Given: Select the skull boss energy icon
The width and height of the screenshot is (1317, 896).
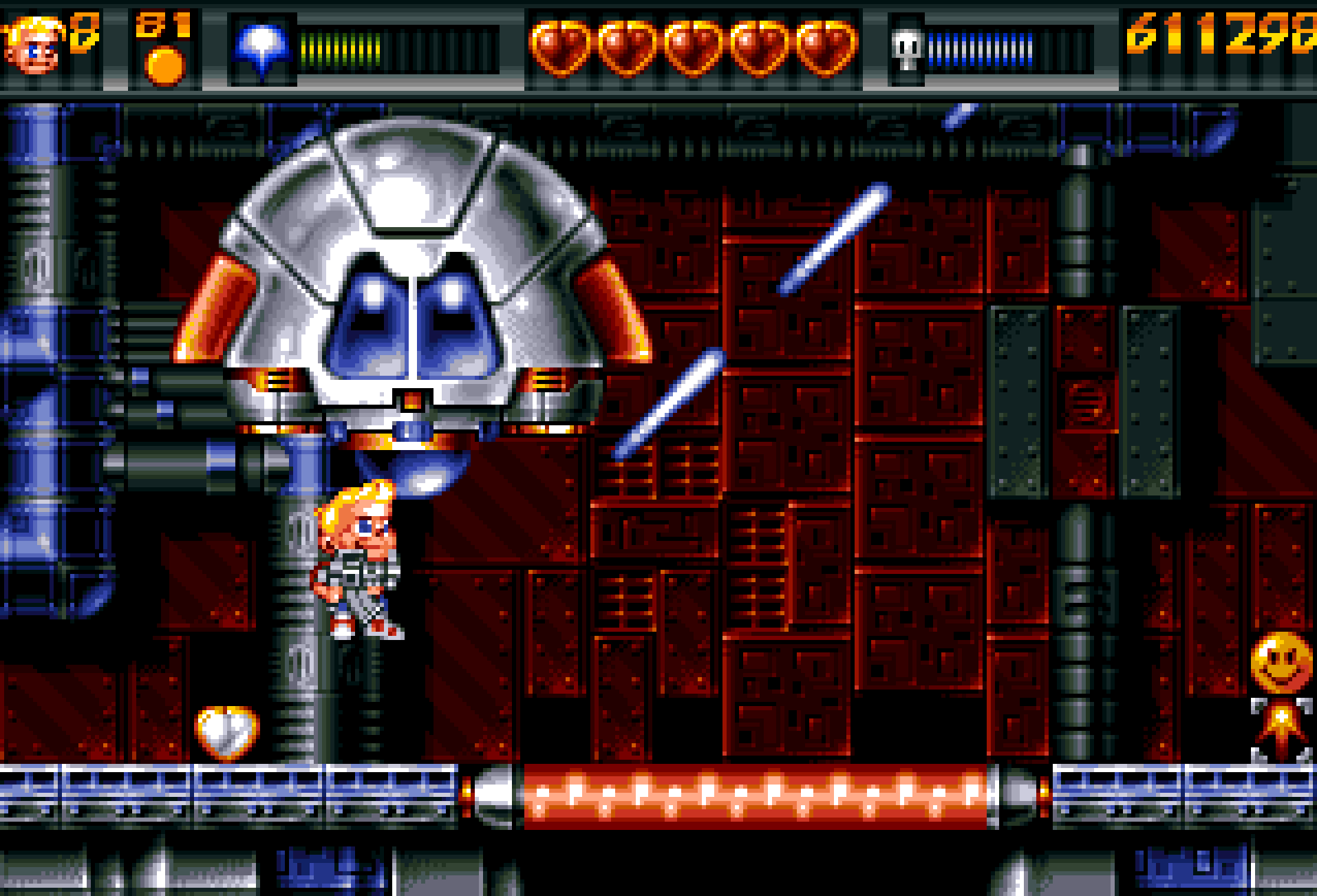Looking at the screenshot, I should point(907,50).
